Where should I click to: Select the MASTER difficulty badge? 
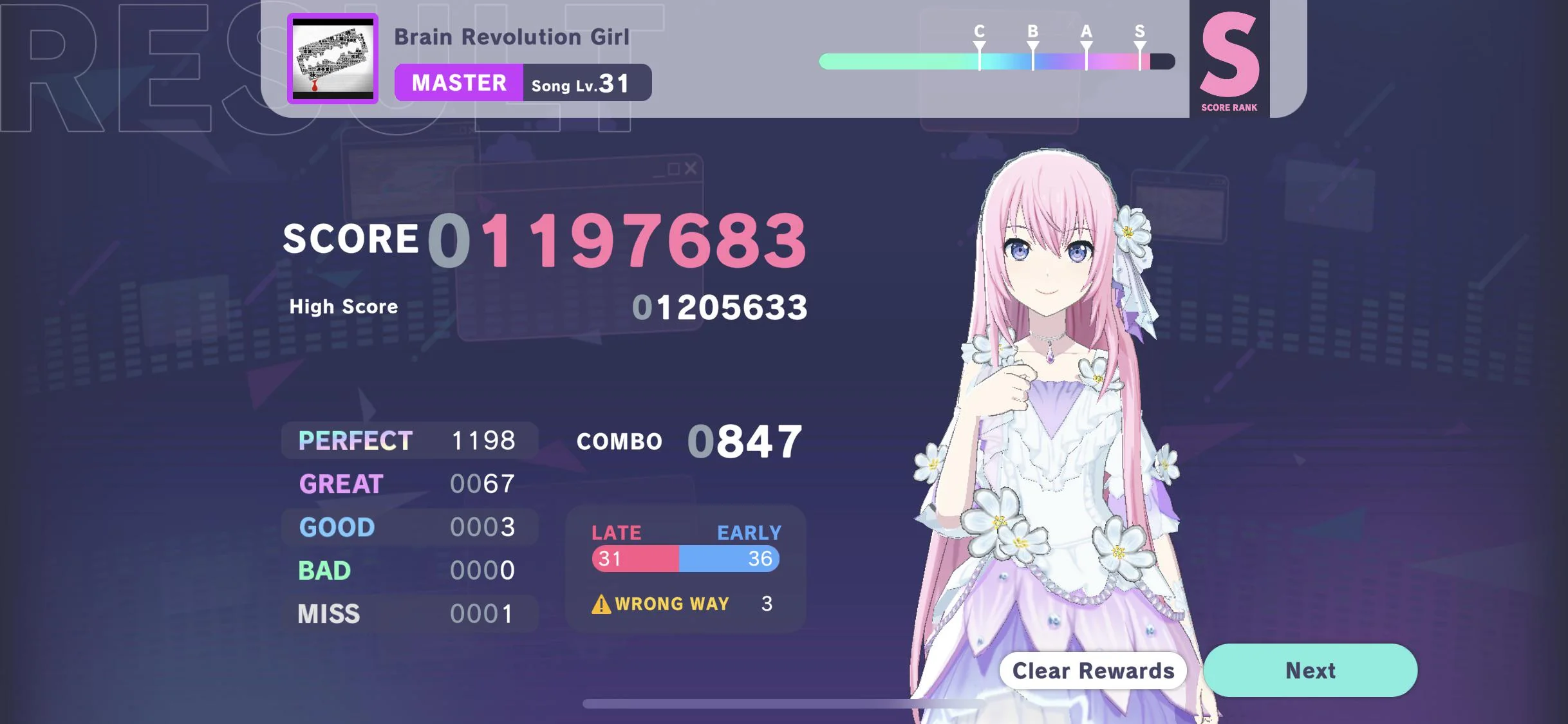458,82
